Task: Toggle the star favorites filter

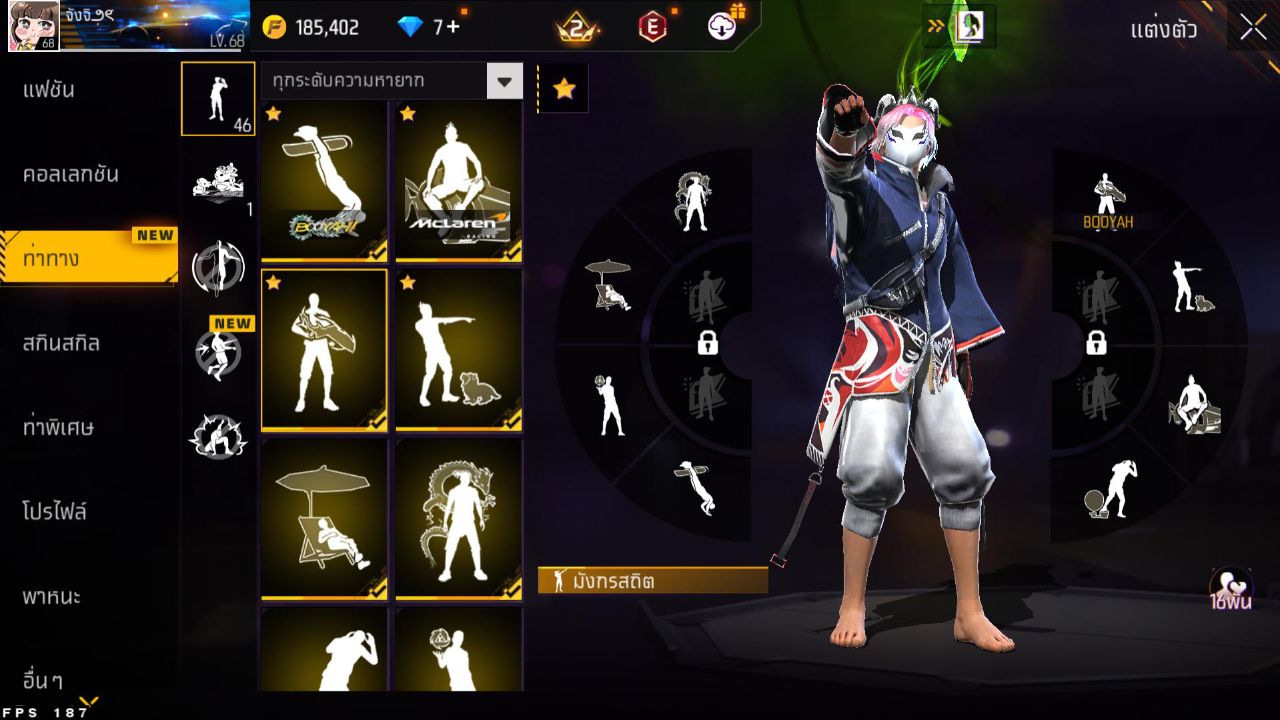Action: tap(564, 89)
